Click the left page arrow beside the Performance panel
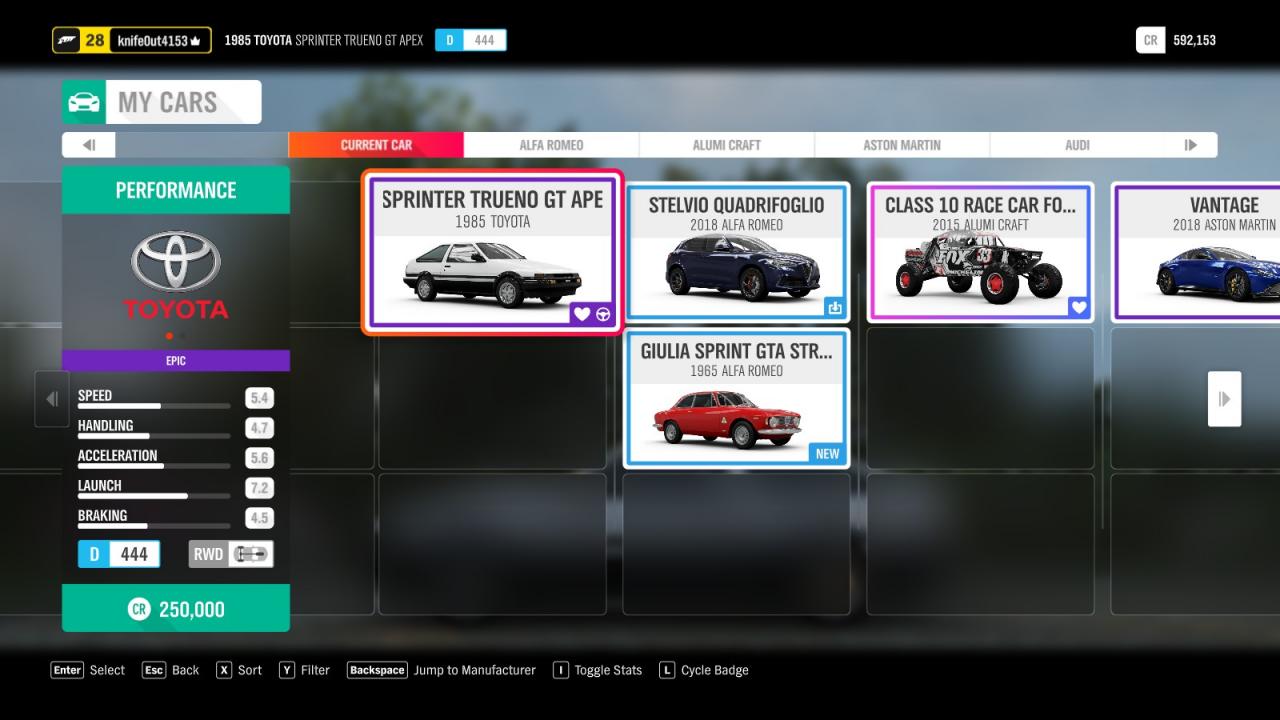 [x=52, y=399]
